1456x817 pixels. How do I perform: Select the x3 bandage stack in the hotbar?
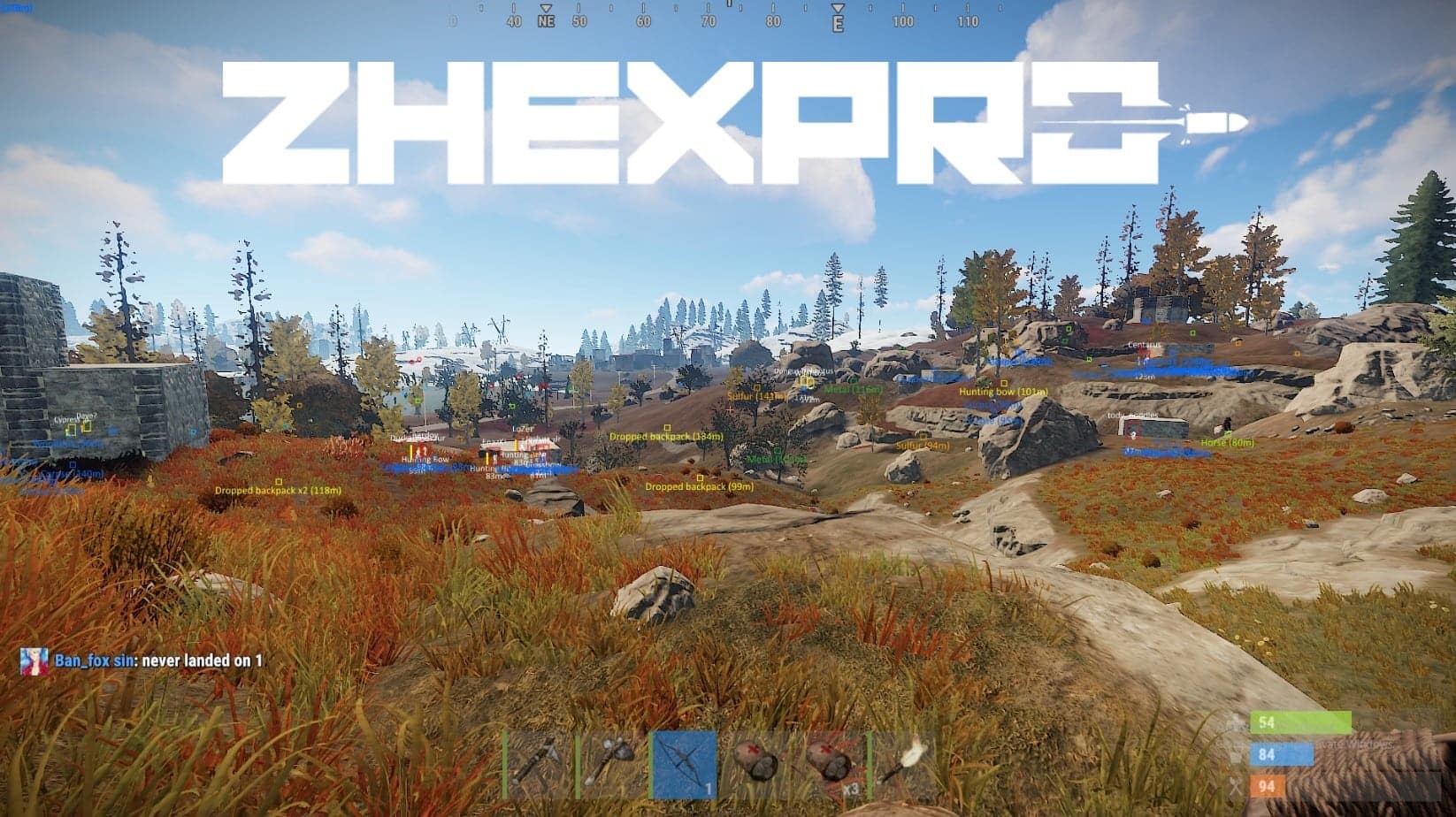pos(831,762)
